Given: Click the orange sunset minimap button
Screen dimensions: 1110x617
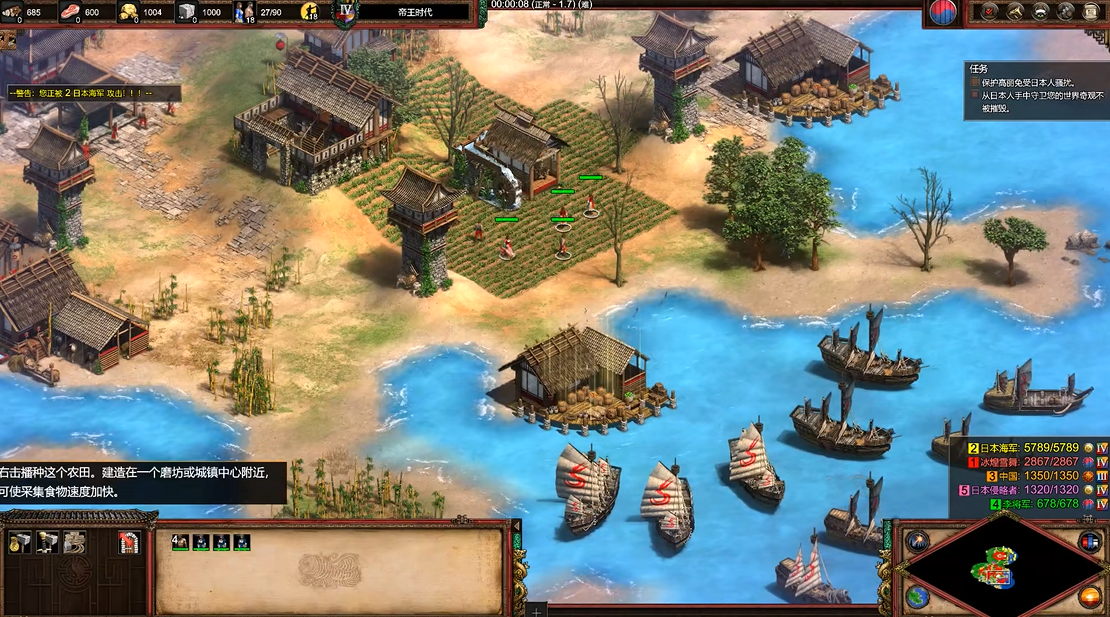Looking at the screenshot, I should [1090, 597].
